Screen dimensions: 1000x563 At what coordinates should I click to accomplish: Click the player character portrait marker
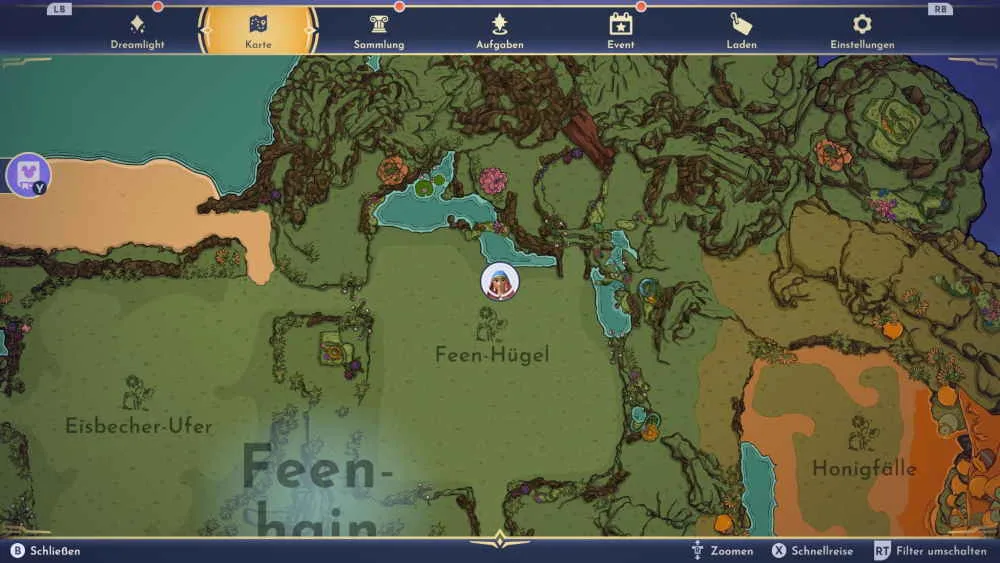[499, 281]
